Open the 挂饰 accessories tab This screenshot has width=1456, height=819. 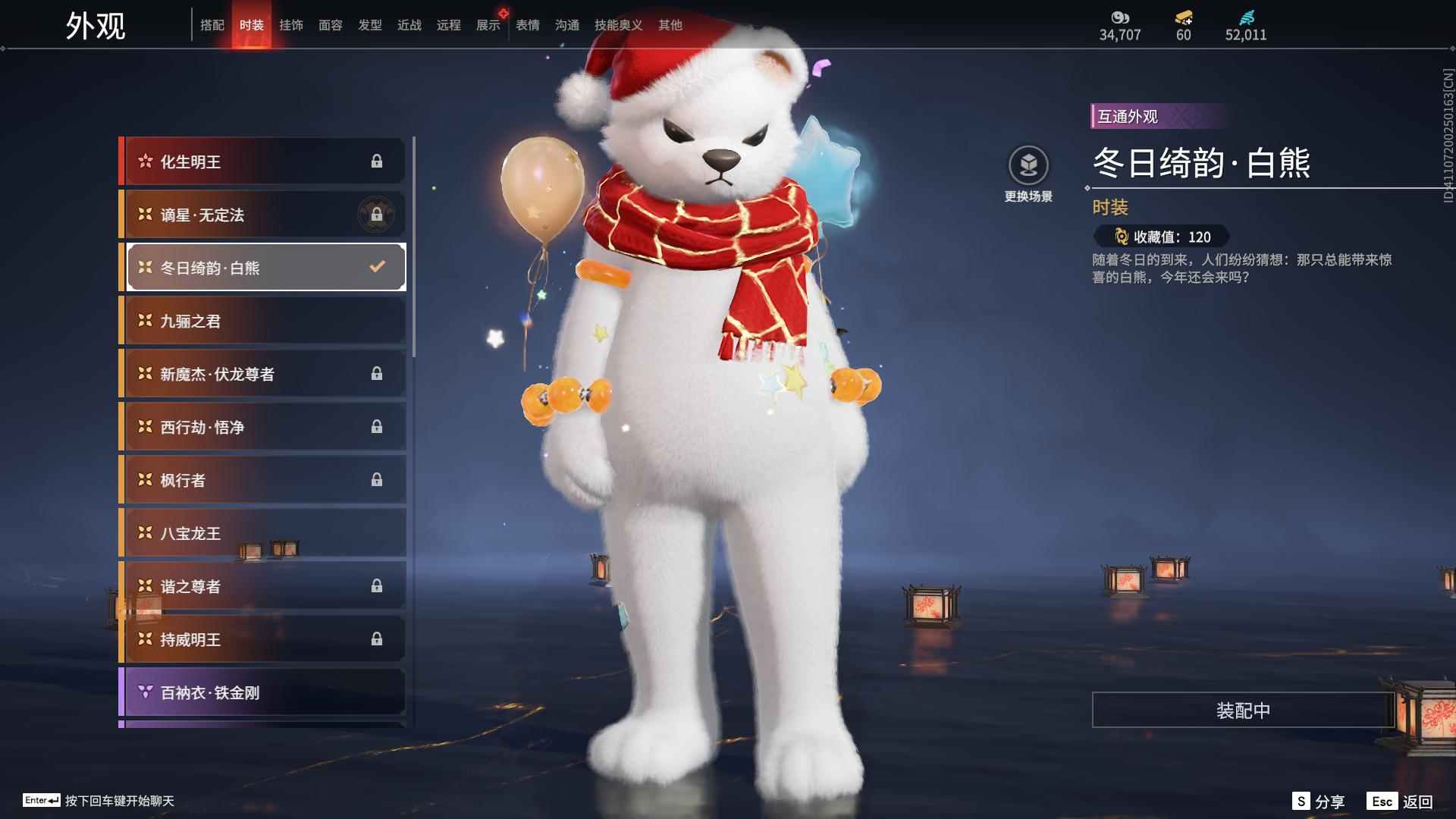(x=291, y=25)
